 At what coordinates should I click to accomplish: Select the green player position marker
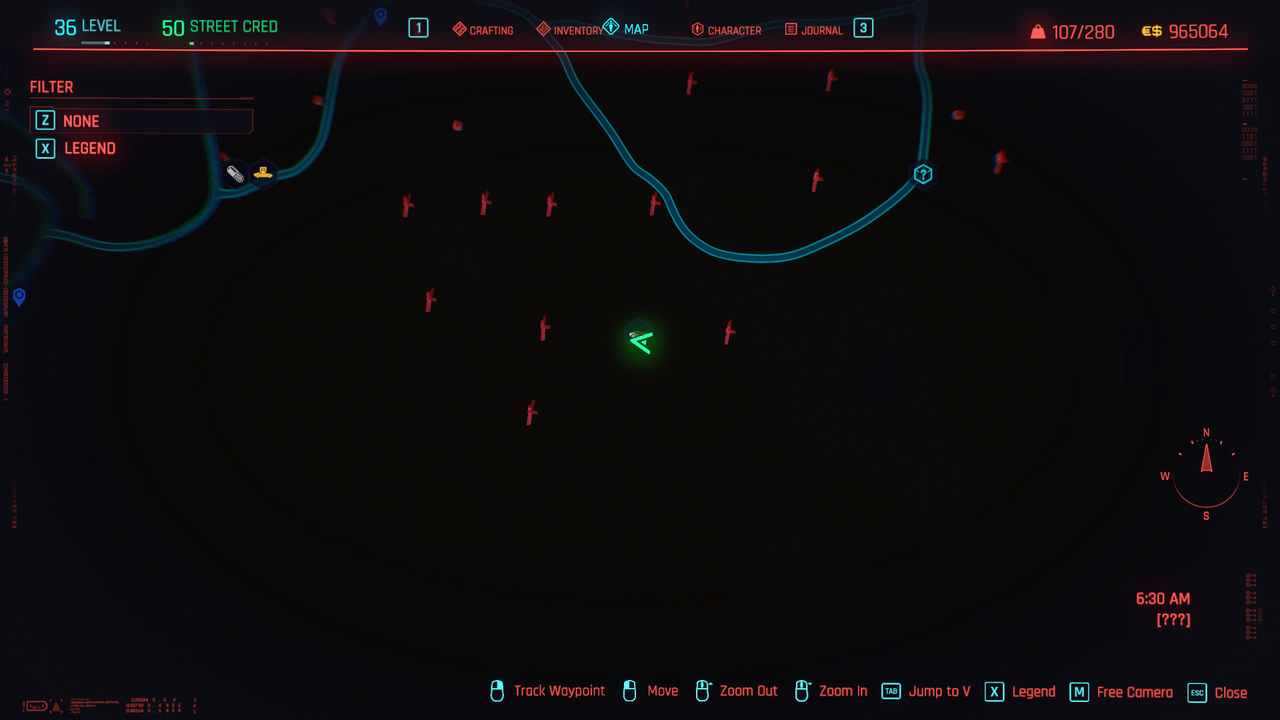[x=639, y=340]
